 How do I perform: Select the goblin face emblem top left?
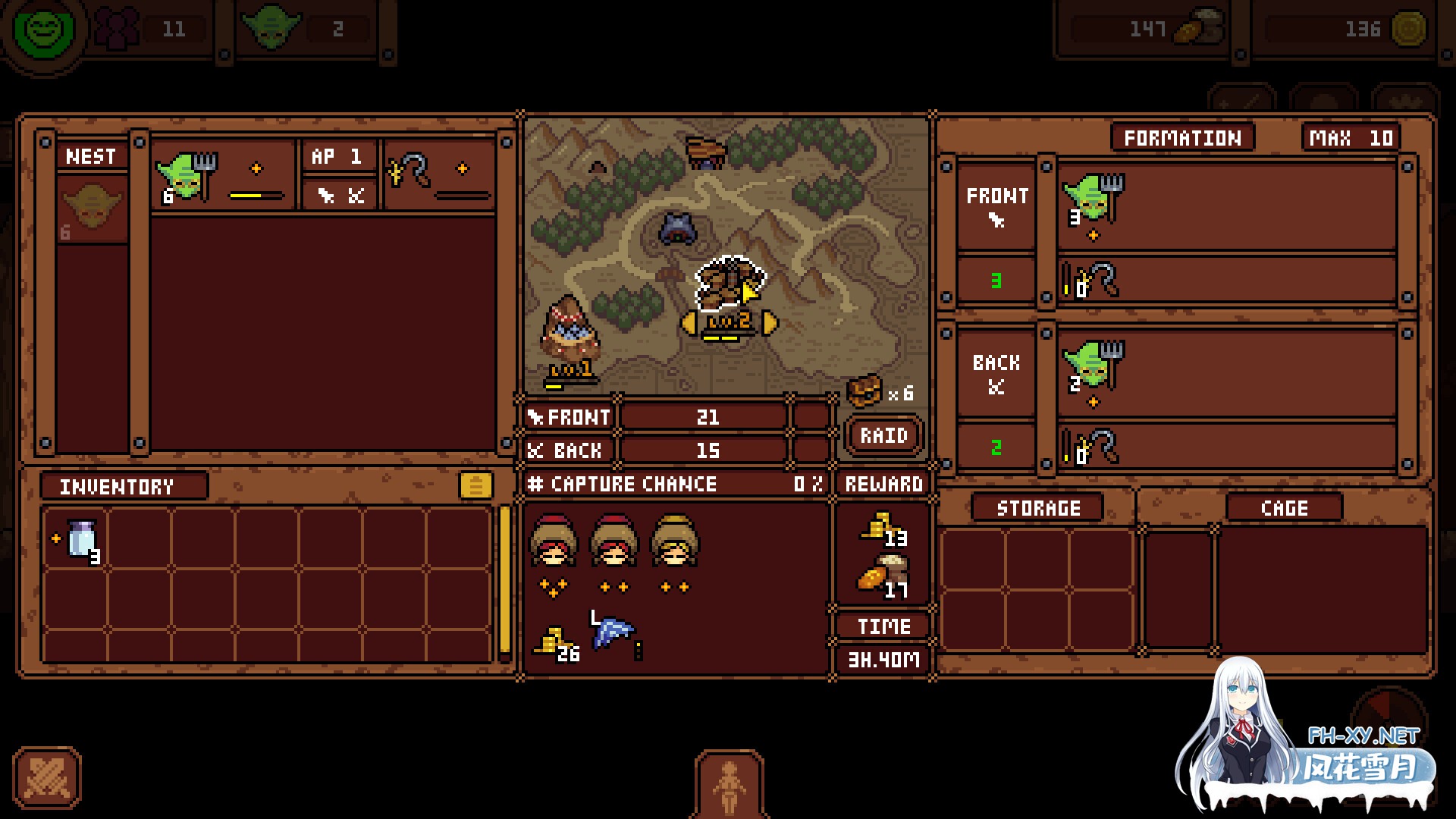click(43, 32)
